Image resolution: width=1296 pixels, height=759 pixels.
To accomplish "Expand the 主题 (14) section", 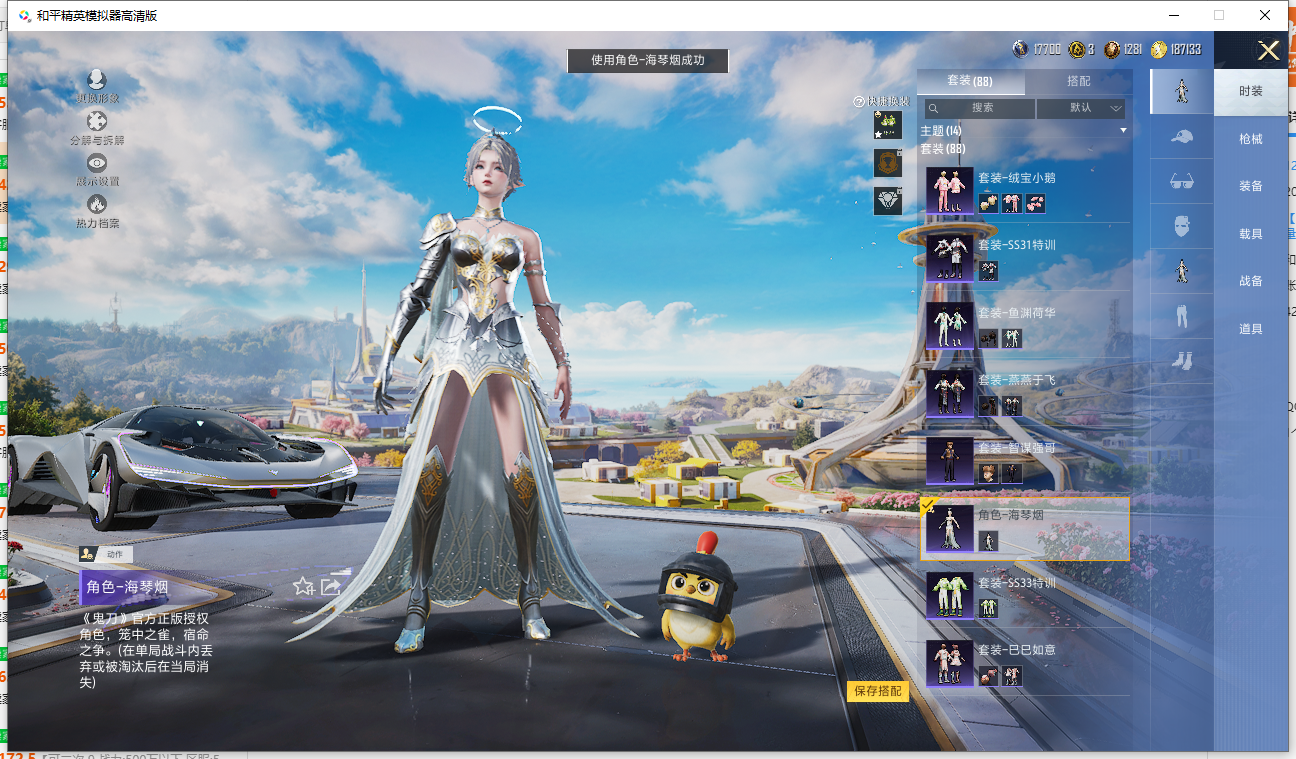I will coord(1024,131).
